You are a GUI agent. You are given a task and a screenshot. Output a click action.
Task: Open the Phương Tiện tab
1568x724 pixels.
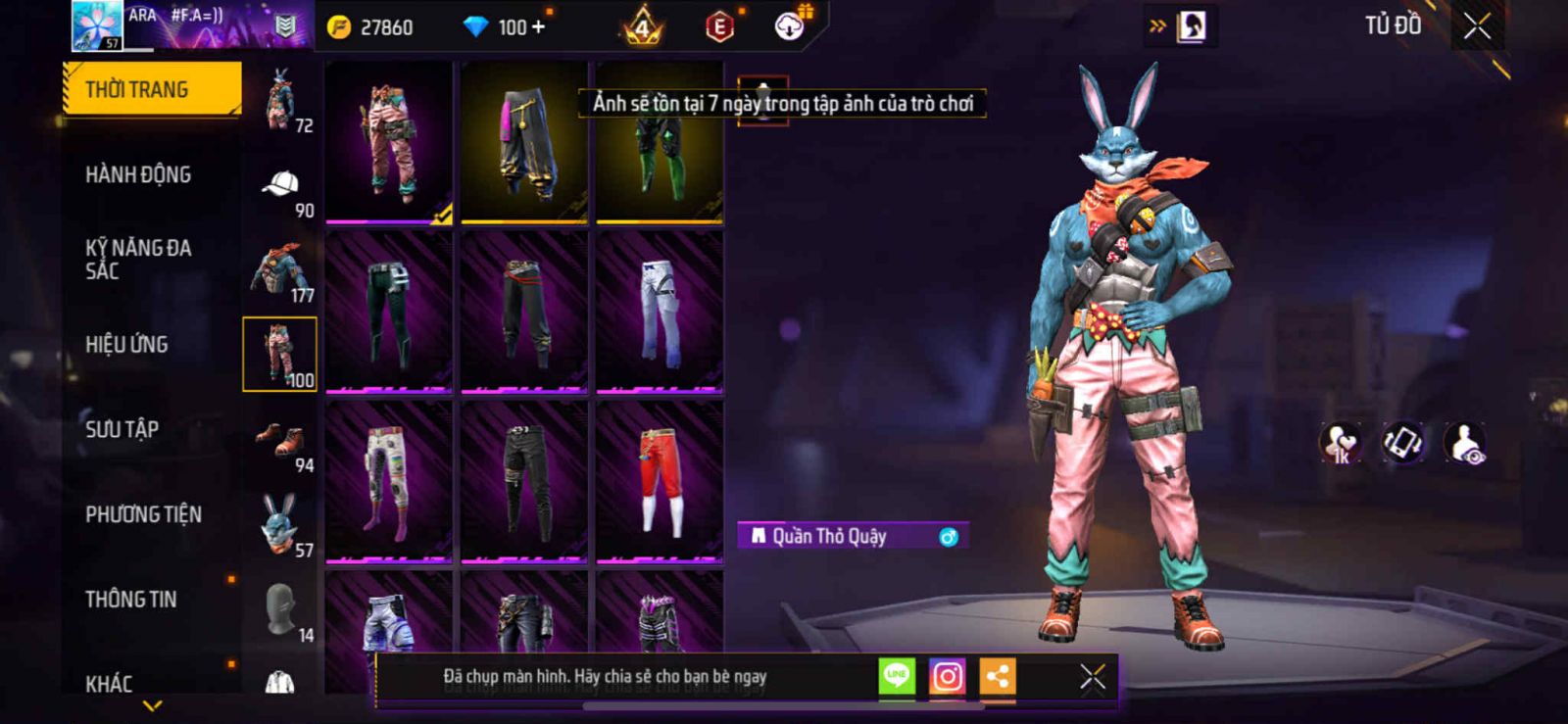point(143,514)
